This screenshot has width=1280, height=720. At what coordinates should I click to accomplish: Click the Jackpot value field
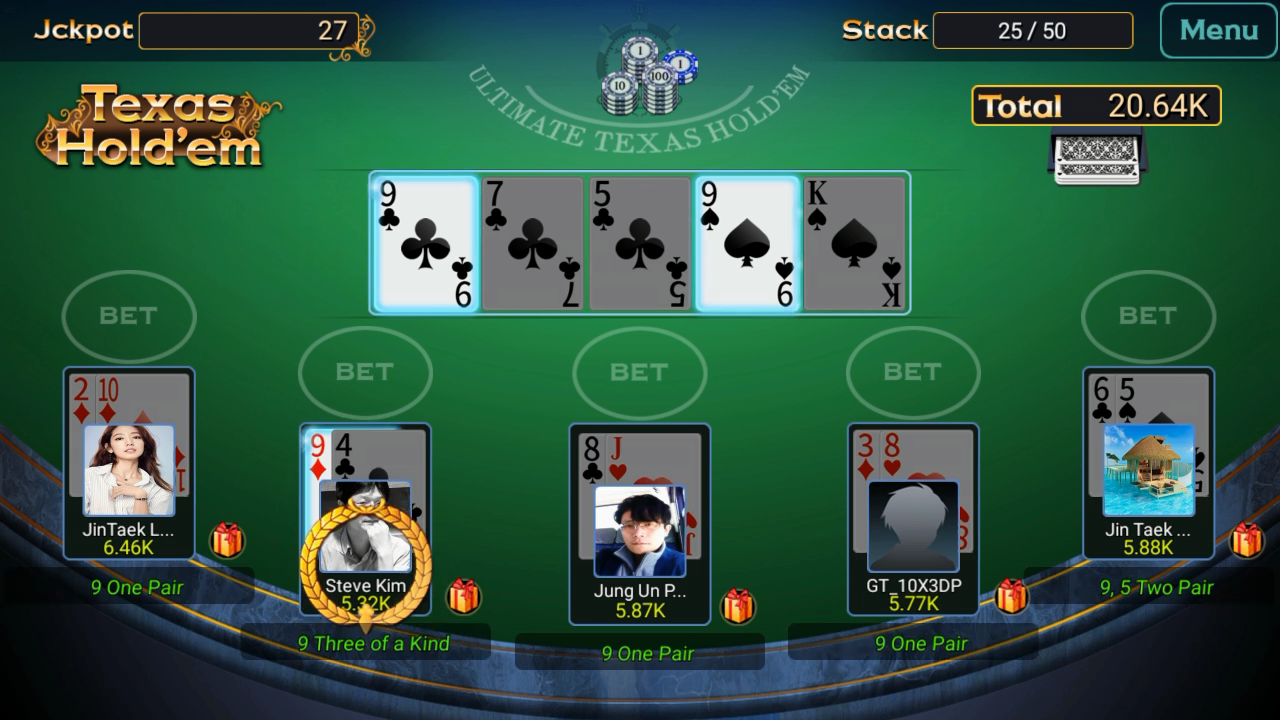[x=248, y=30]
